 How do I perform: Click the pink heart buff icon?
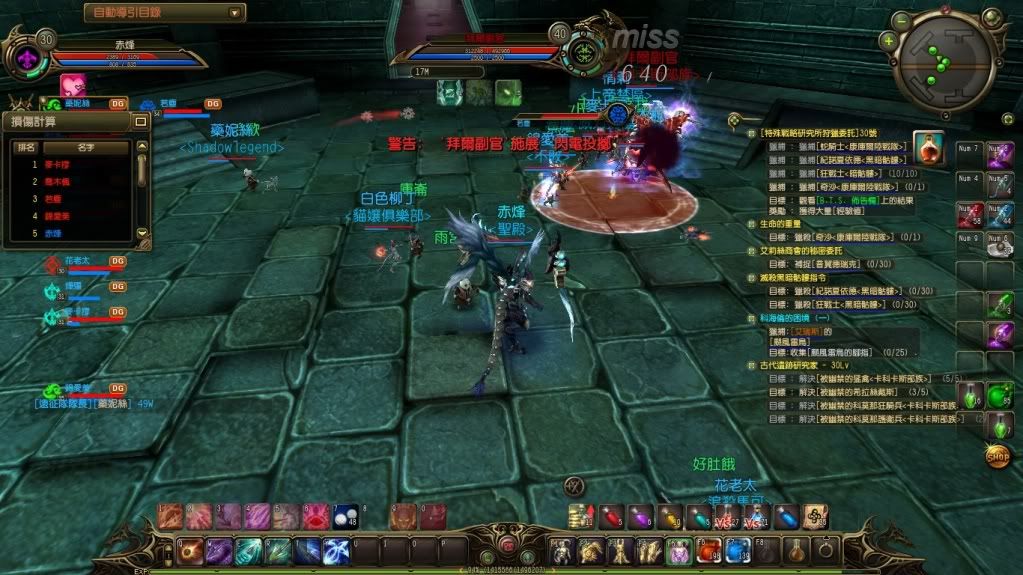click(72, 86)
